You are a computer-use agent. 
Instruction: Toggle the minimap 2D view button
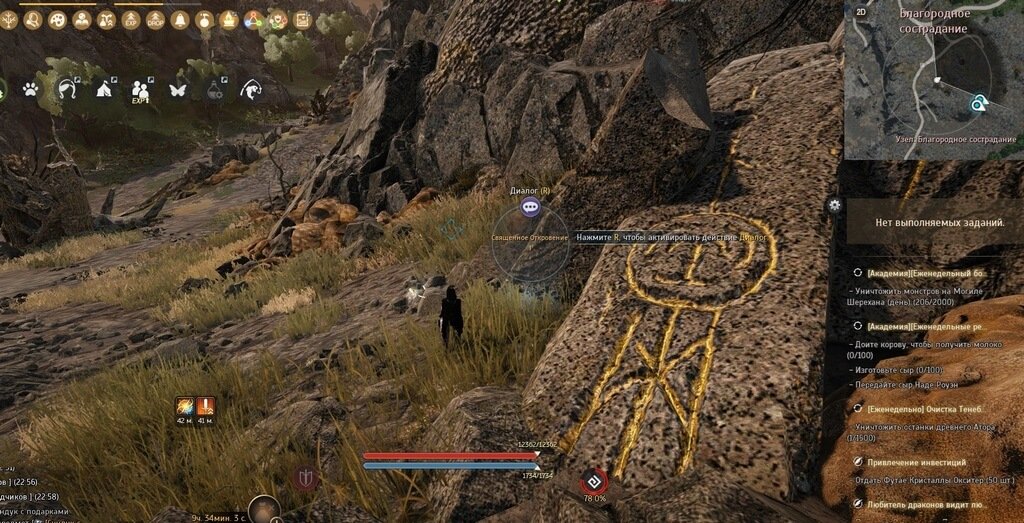coord(861,12)
